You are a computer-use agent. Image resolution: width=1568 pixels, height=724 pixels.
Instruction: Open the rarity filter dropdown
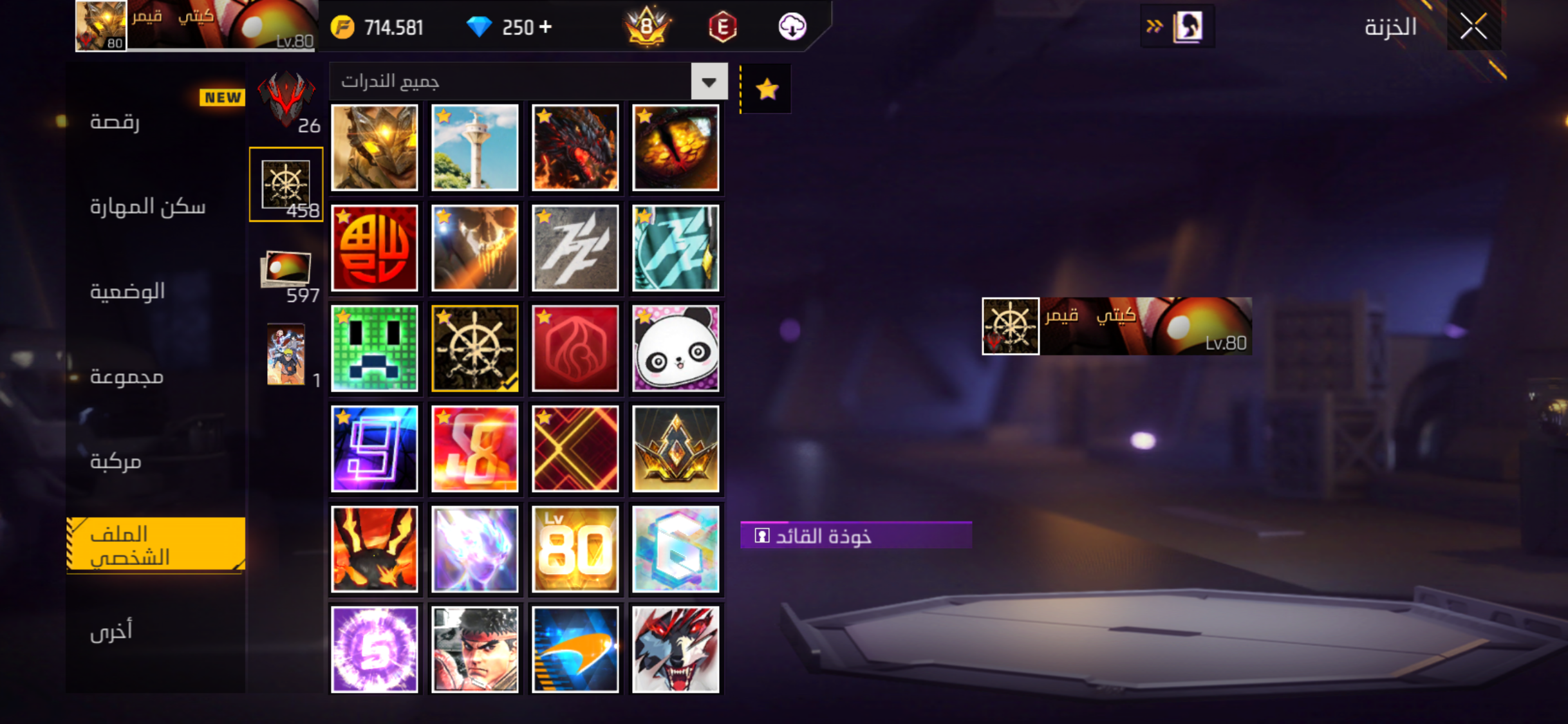(709, 82)
